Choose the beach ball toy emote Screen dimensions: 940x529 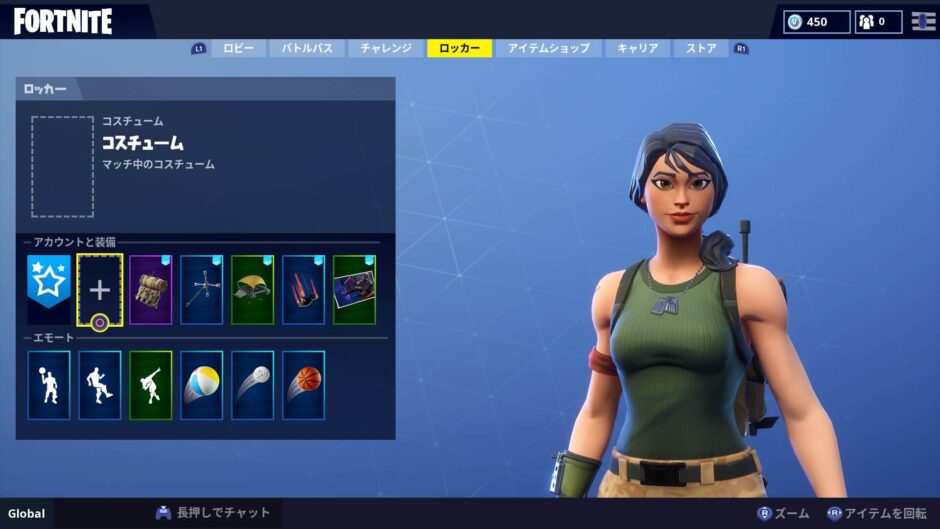click(202, 385)
